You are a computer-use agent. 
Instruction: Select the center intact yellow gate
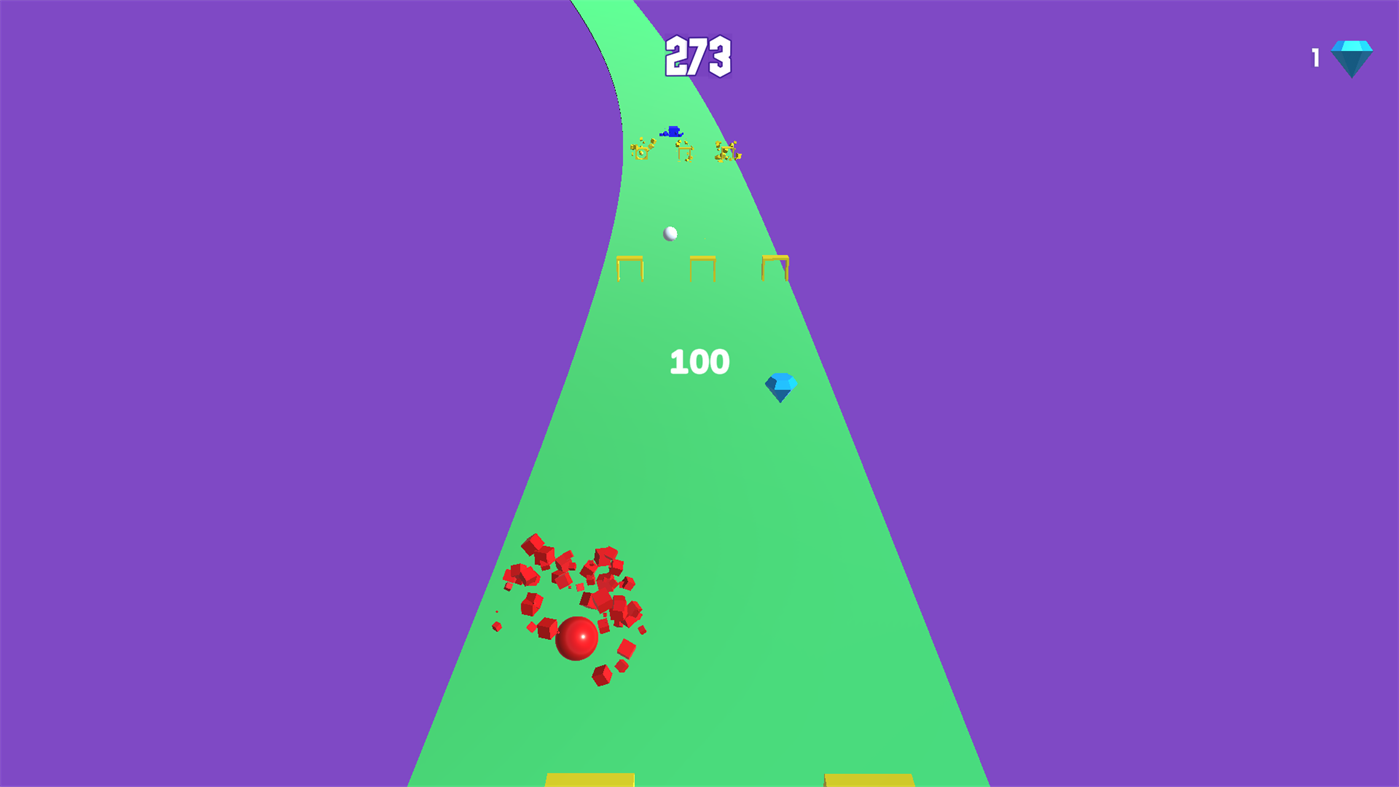(702, 267)
